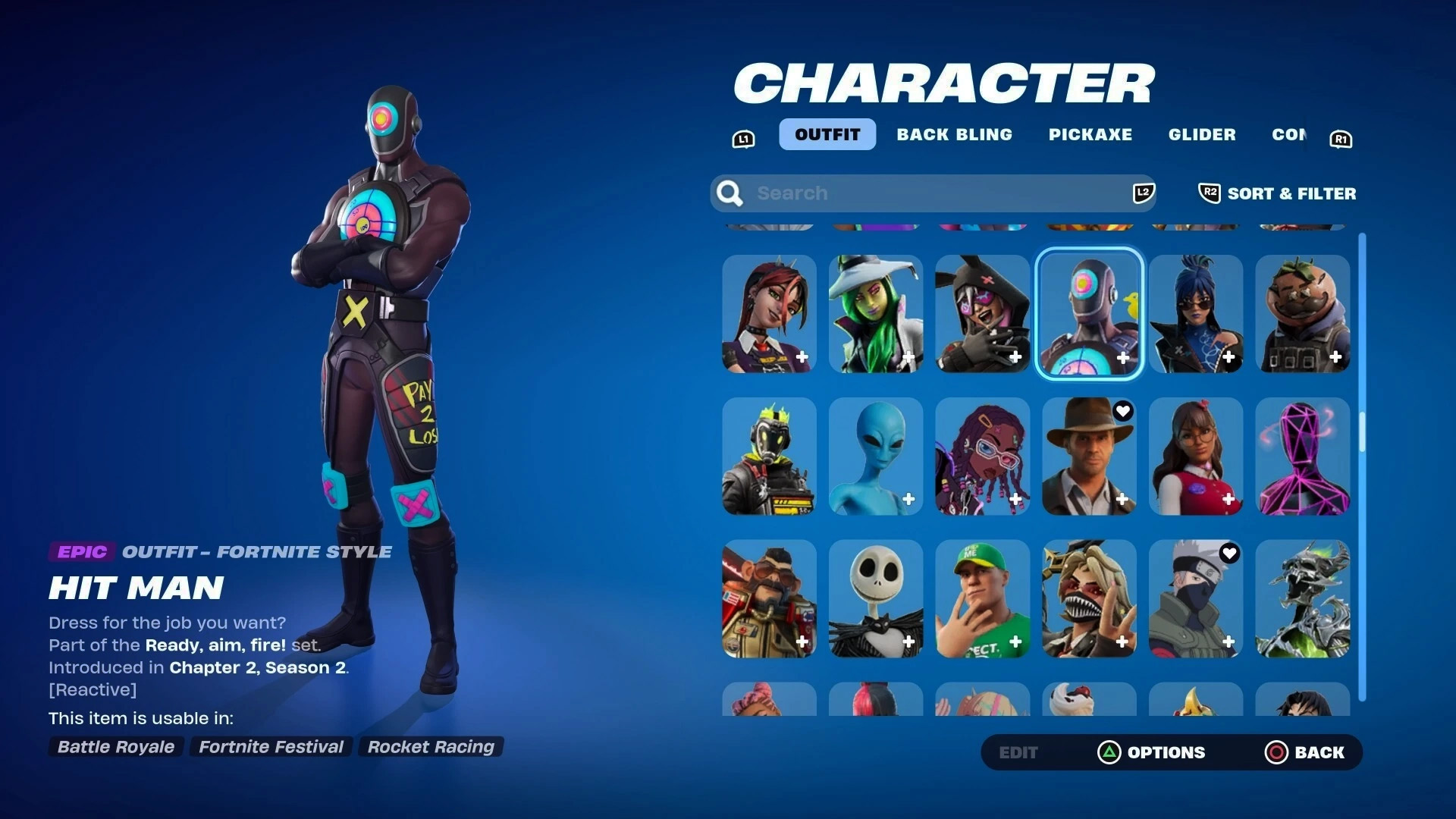1456x819 pixels.
Task: Select the yellow-spiked gas mask outfit
Action: click(769, 456)
